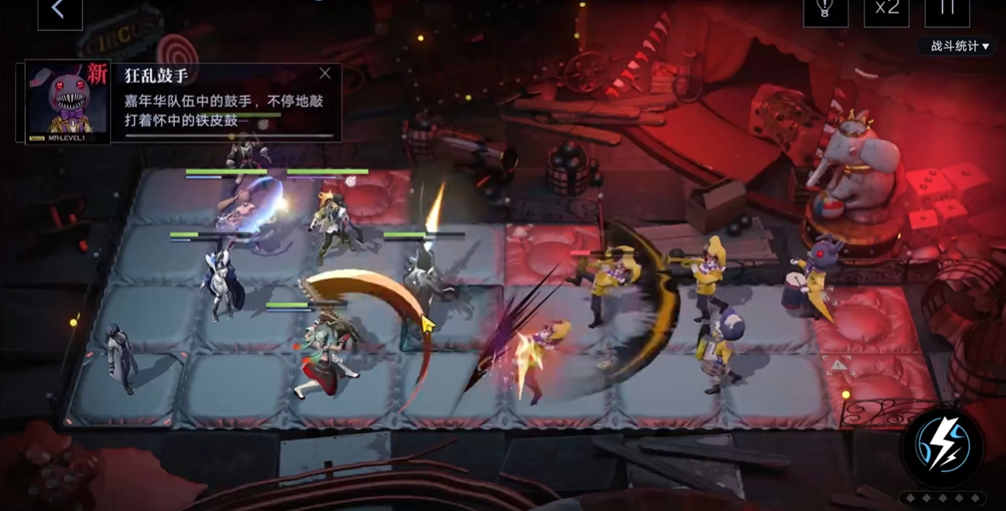Go back with the top-left arrow
1006x511 pixels.
(59, 10)
